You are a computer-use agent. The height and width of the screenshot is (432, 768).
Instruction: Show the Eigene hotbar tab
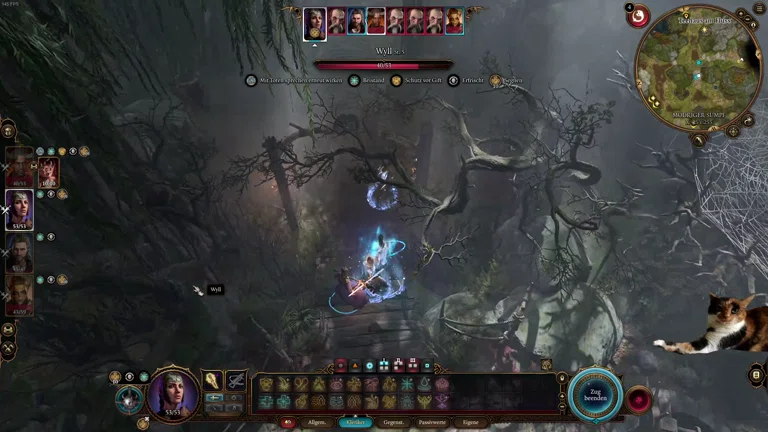470,423
